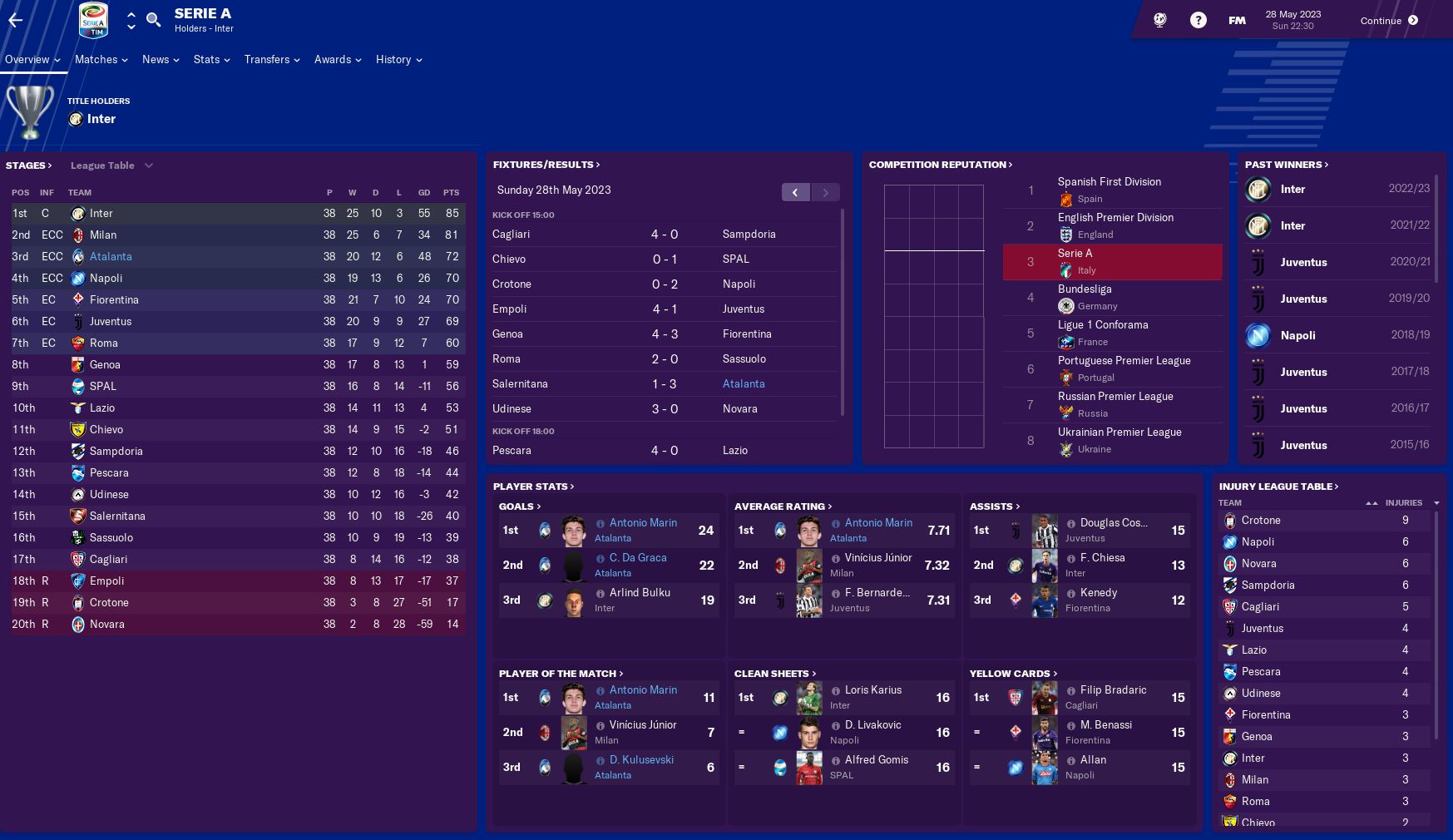Click the back arrow at top left

click(x=17, y=20)
